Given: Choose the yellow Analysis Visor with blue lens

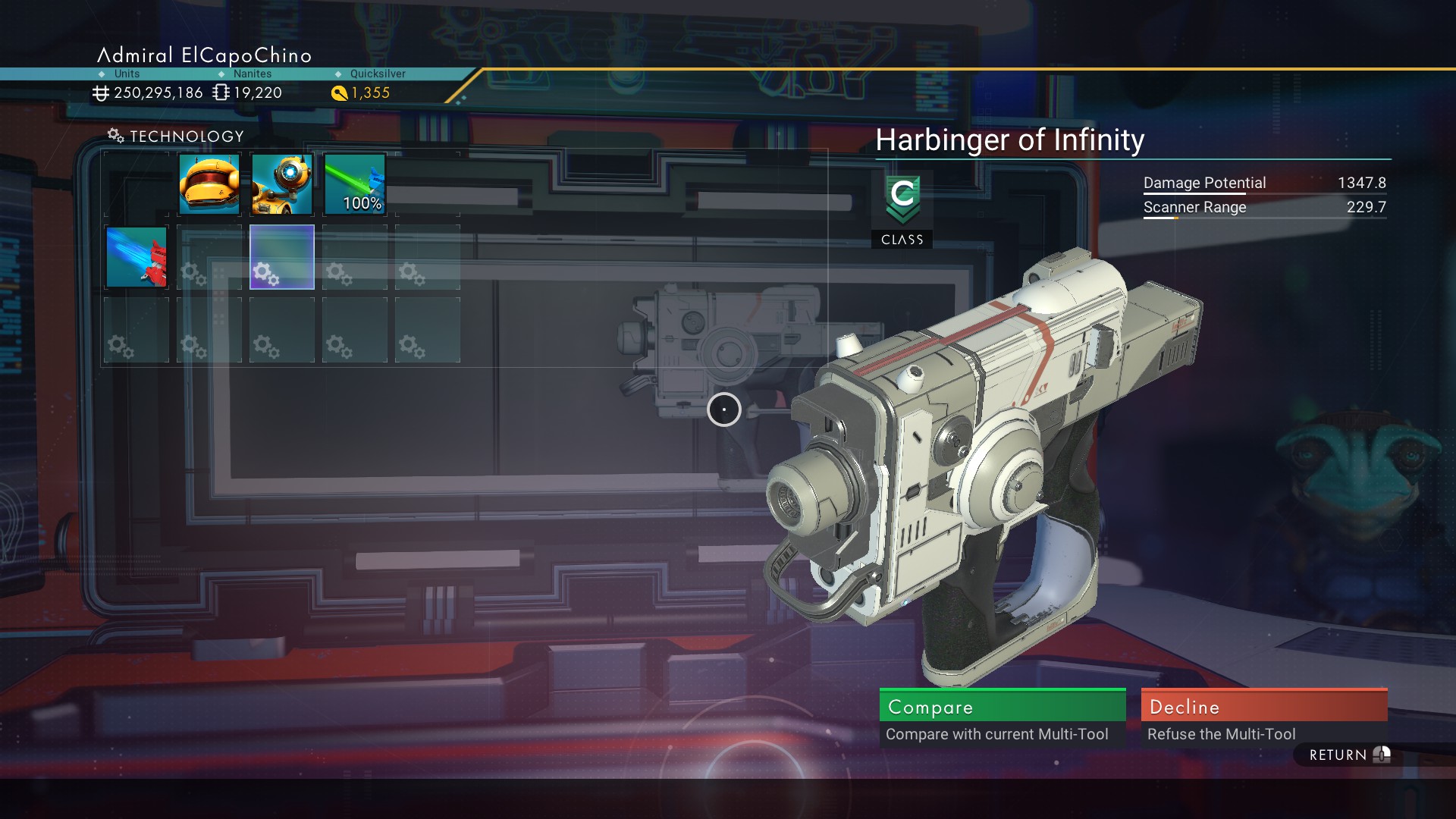Looking at the screenshot, I should point(282,184).
